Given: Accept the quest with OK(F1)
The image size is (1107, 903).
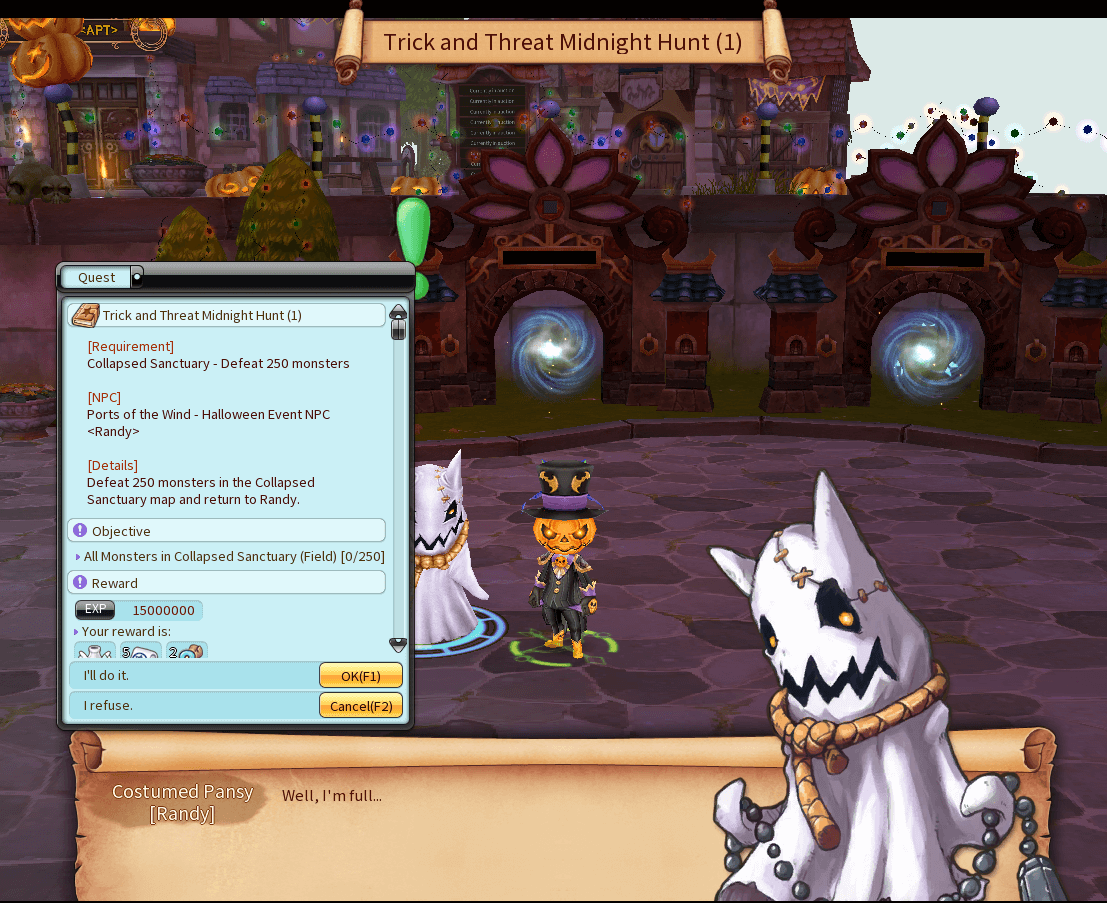Looking at the screenshot, I should point(360,676).
